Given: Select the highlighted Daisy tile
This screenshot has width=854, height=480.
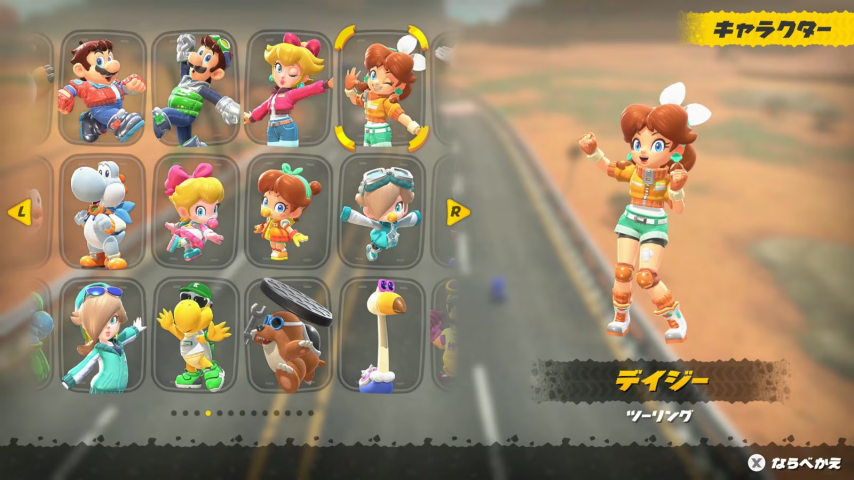Looking at the screenshot, I should (x=381, y=88).
